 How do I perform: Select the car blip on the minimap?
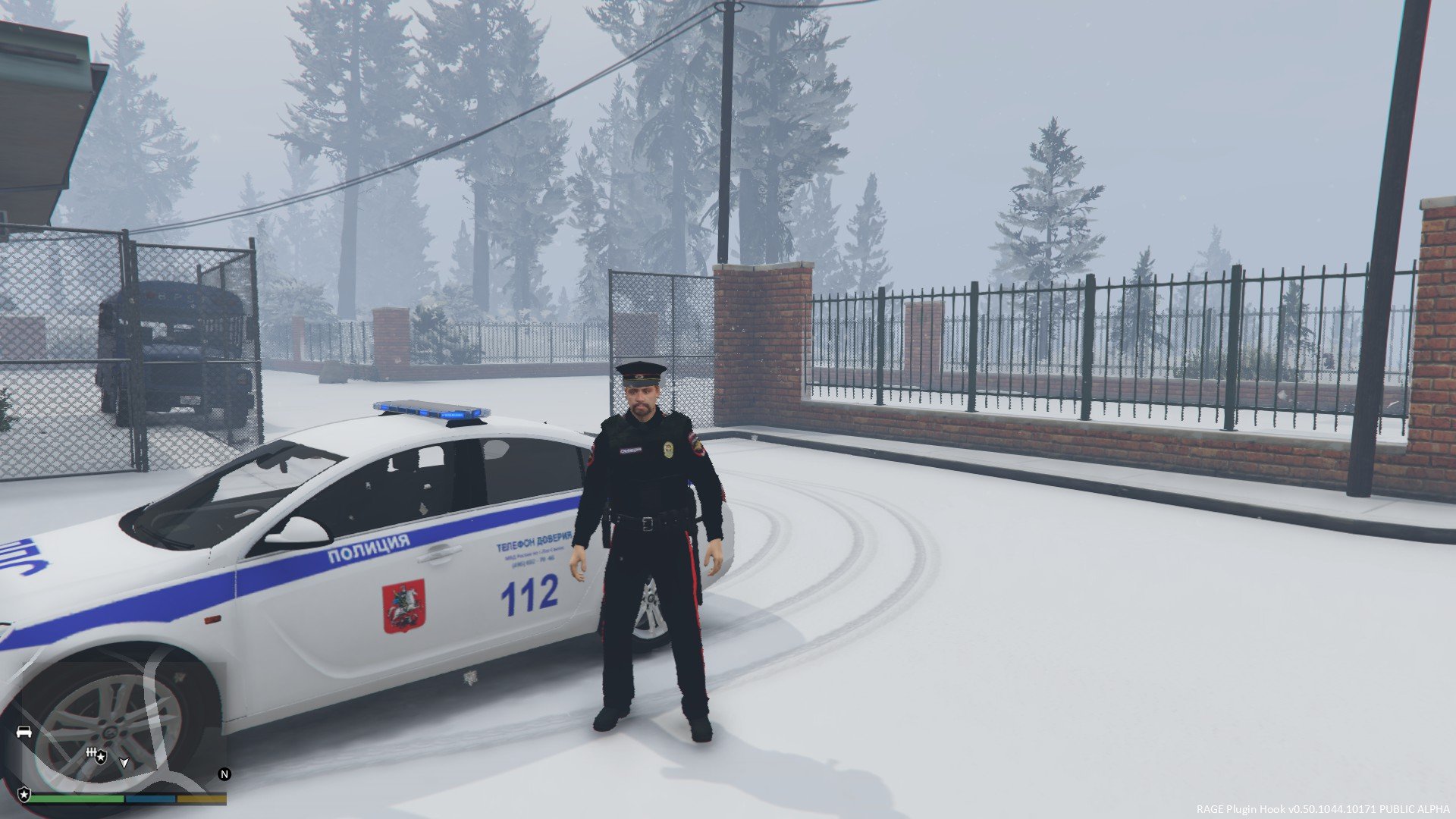tap(24, 732)
